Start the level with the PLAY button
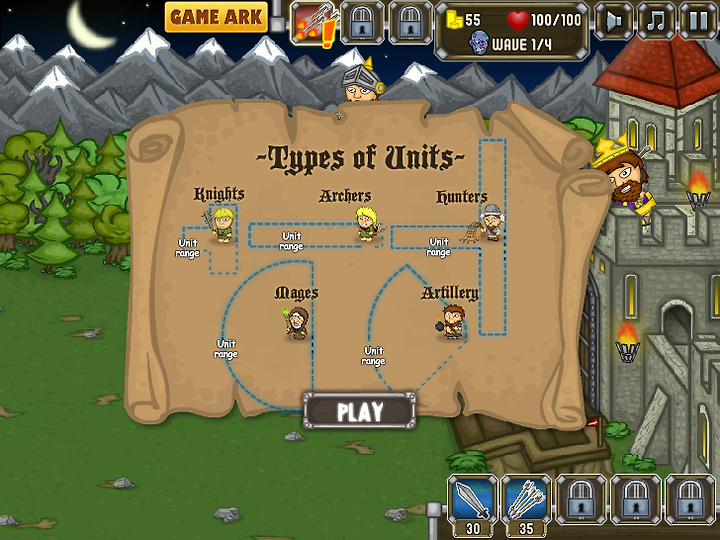This screenshot has height=540, width=720. (359, 411)
